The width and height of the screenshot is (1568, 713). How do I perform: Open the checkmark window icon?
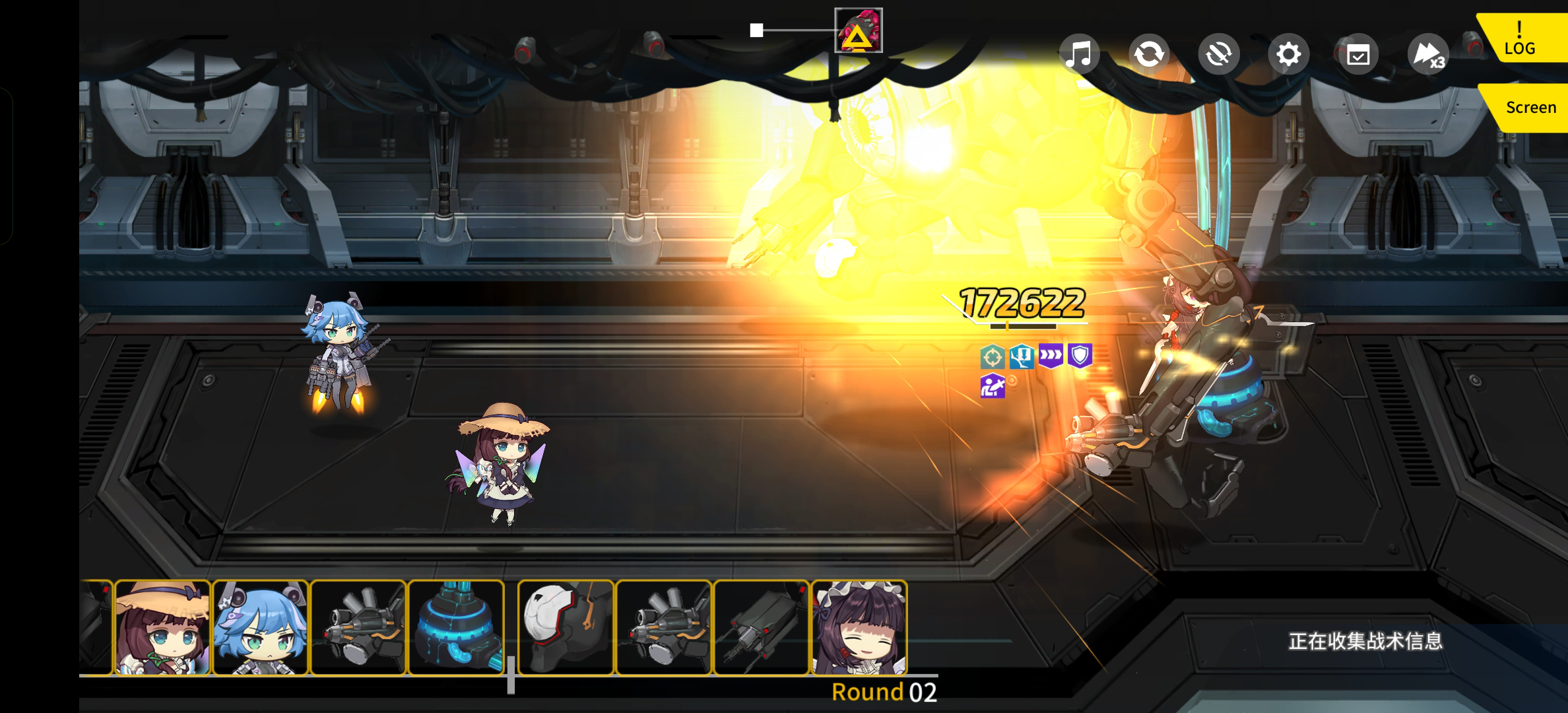click(1358, 54)
